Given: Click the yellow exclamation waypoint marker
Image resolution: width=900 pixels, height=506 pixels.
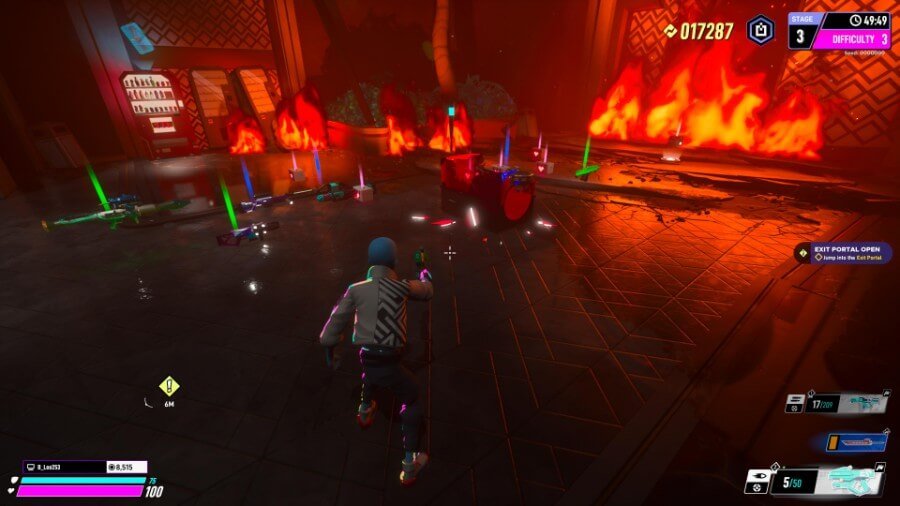Looking at the screenshot, I should [169, 385].
